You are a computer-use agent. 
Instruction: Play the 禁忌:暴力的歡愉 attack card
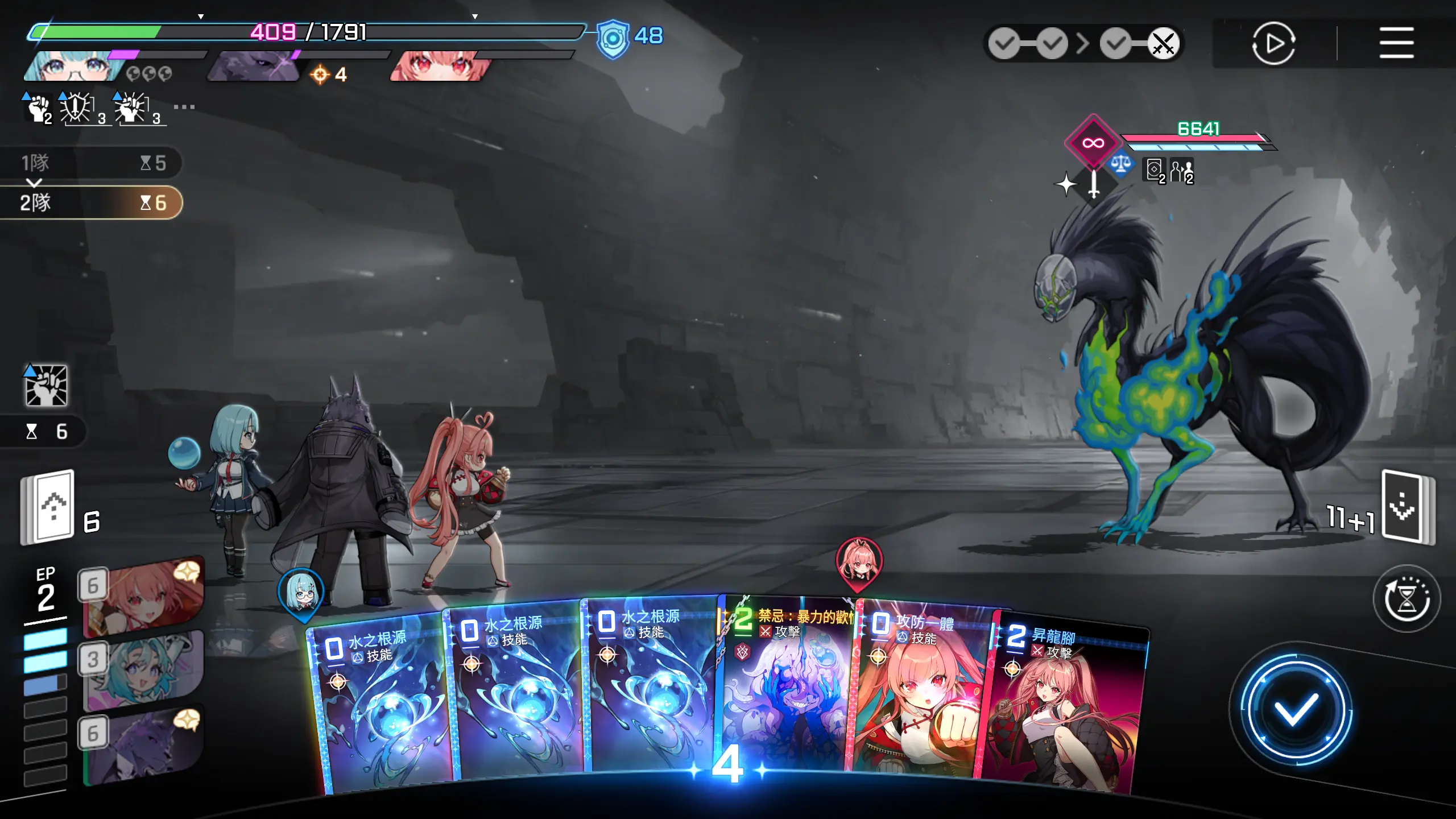pos(788,694)
